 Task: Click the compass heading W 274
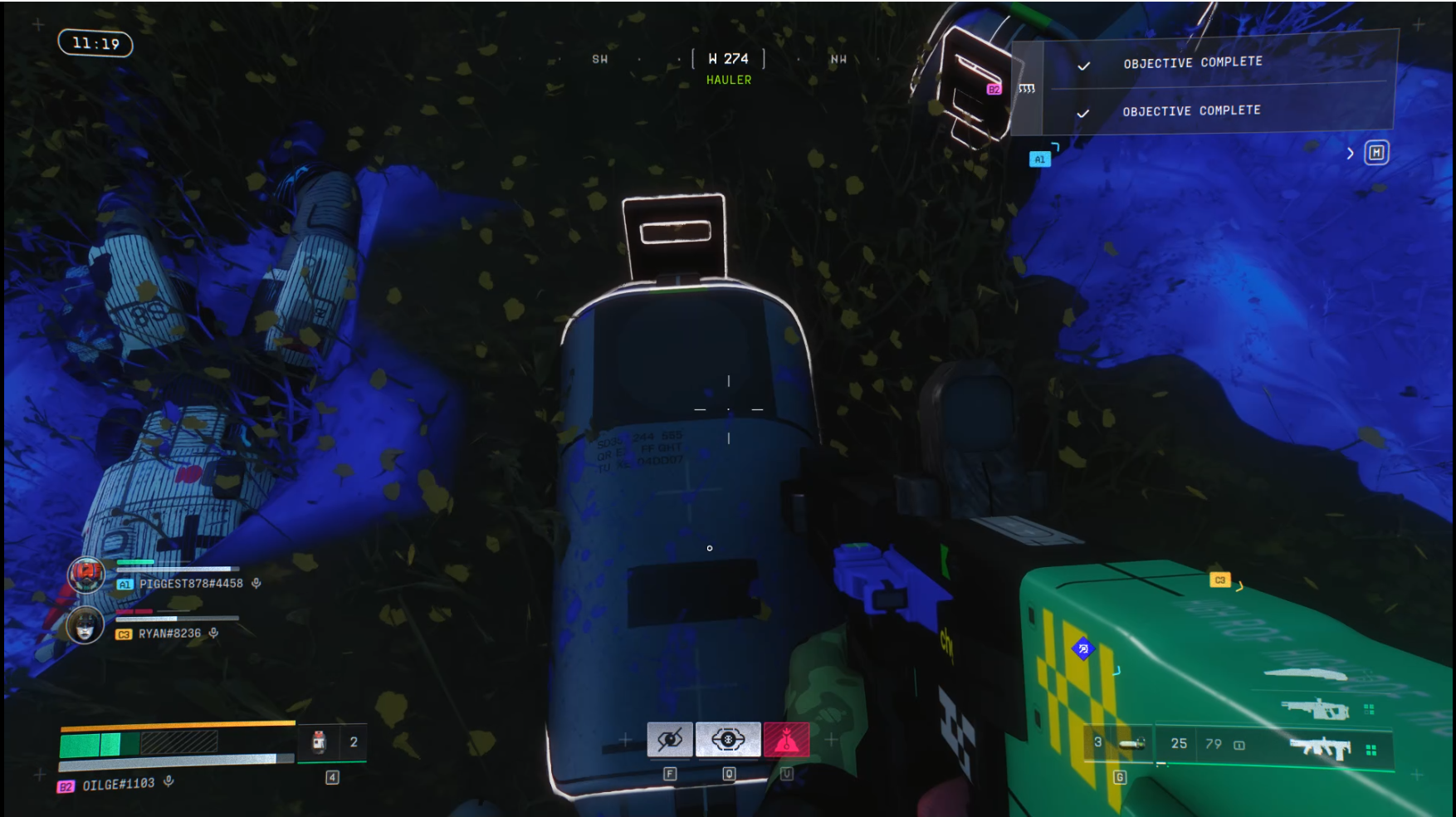[728, 59]
